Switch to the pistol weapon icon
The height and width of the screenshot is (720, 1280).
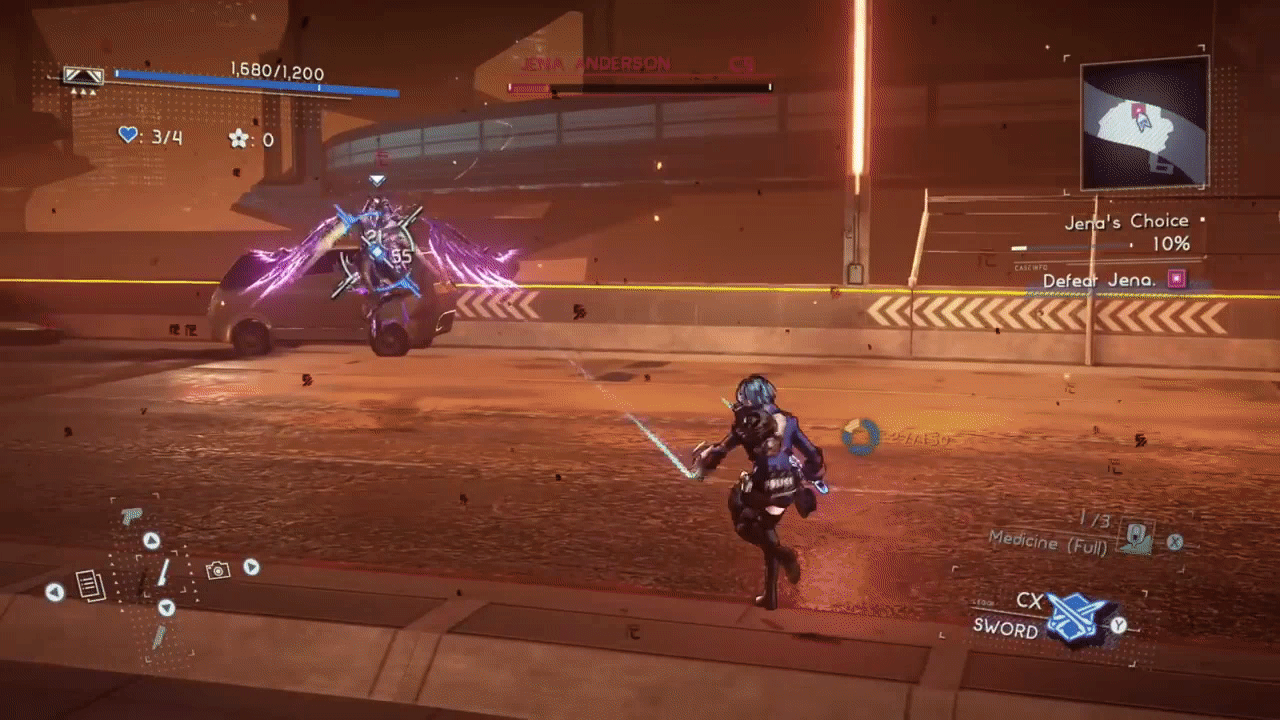[x=131, y=516]
